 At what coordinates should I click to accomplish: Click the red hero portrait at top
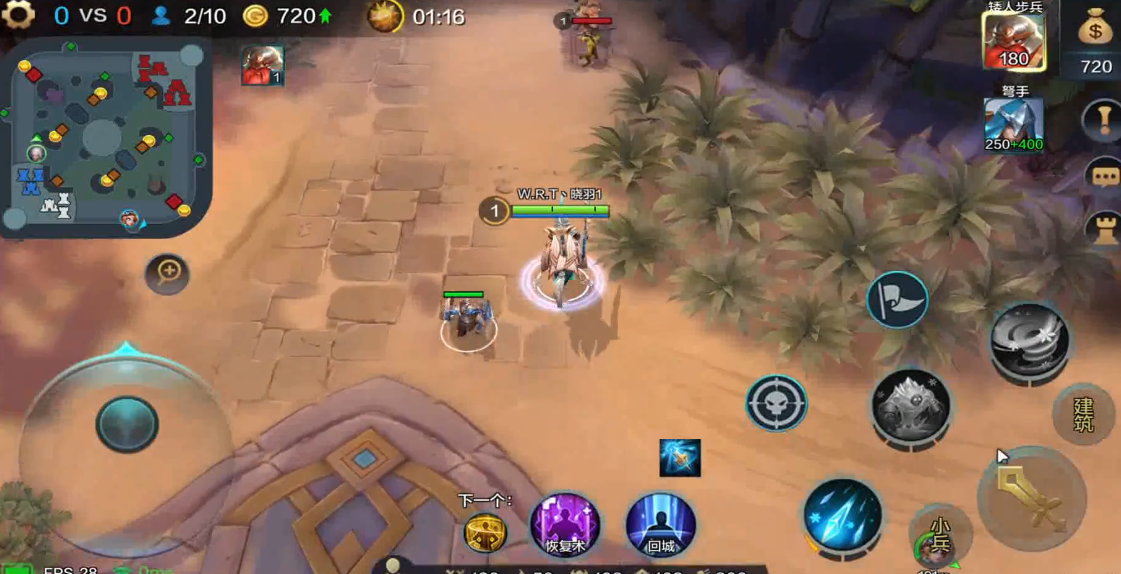[x=262, y=65]
